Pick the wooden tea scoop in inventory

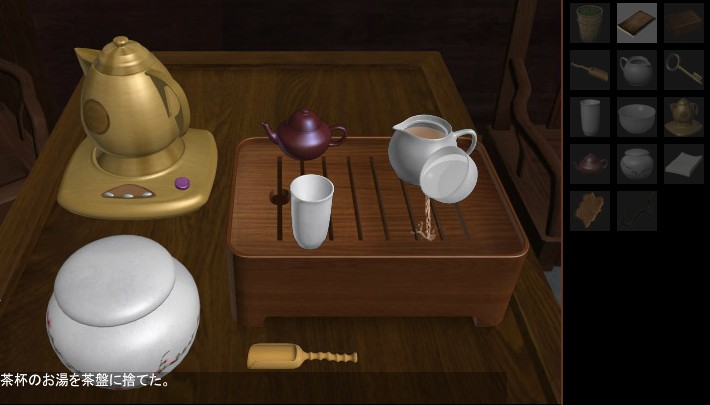[590, 70]
